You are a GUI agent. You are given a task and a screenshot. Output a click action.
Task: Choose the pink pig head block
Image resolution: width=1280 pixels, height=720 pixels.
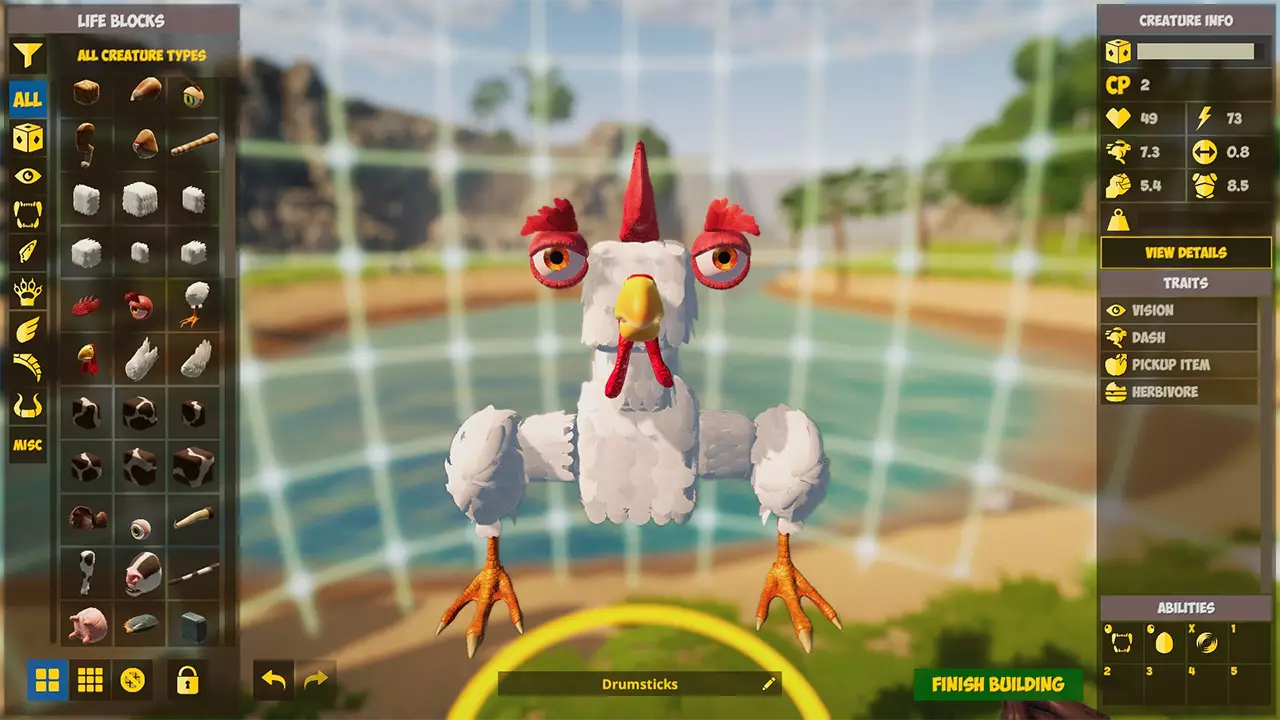click(x=87, y=624)
